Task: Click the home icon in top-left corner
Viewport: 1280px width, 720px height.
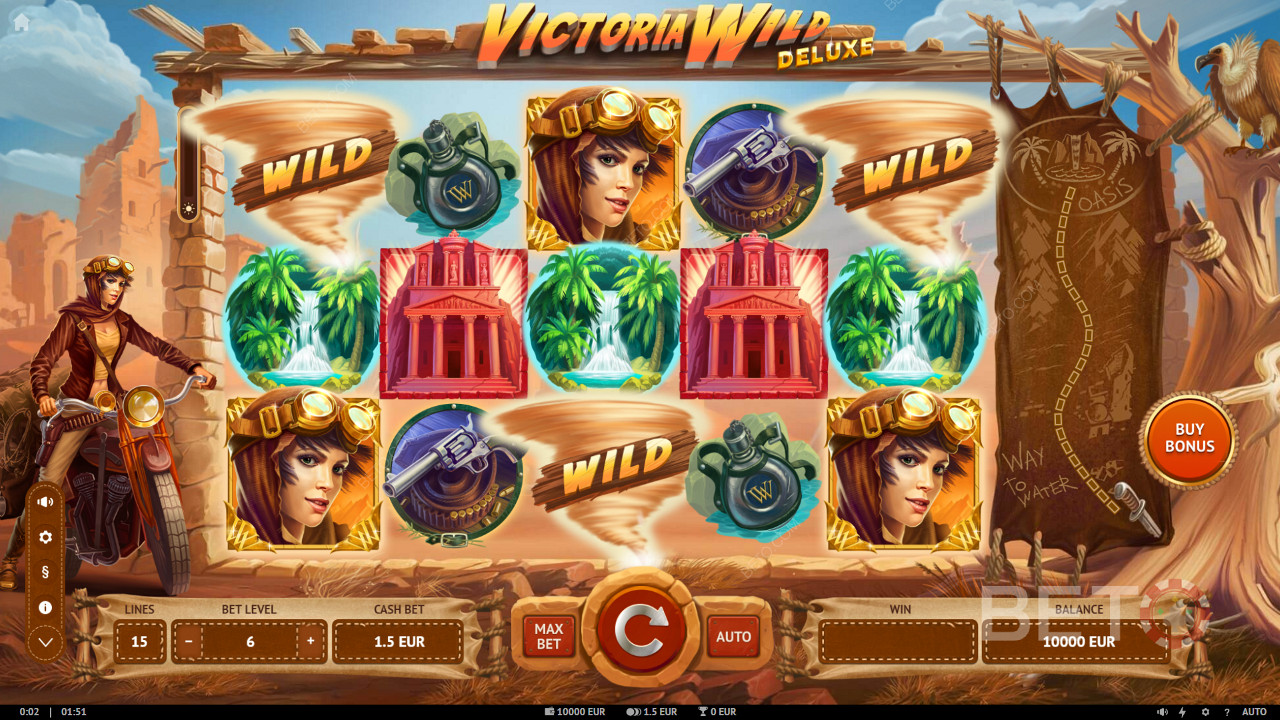Action: pos(20,20)
